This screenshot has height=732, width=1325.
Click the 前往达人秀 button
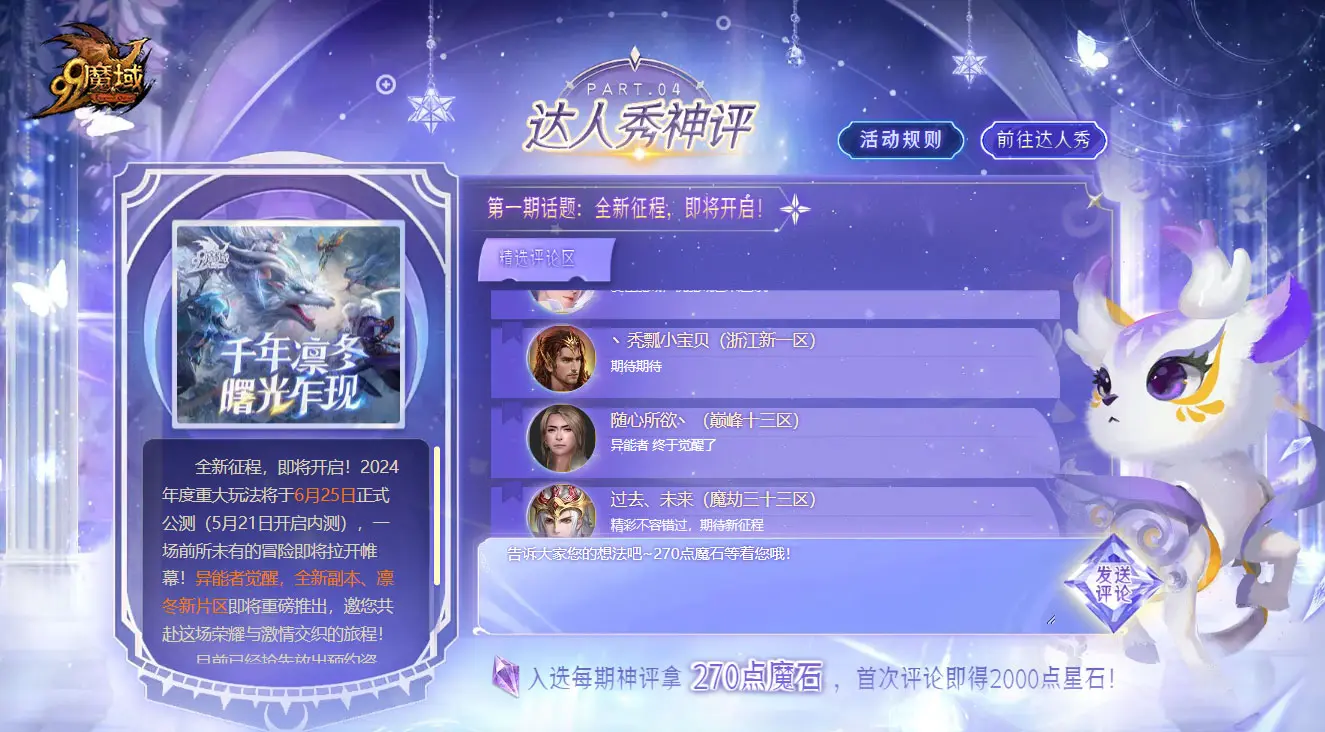[1043, 141]
